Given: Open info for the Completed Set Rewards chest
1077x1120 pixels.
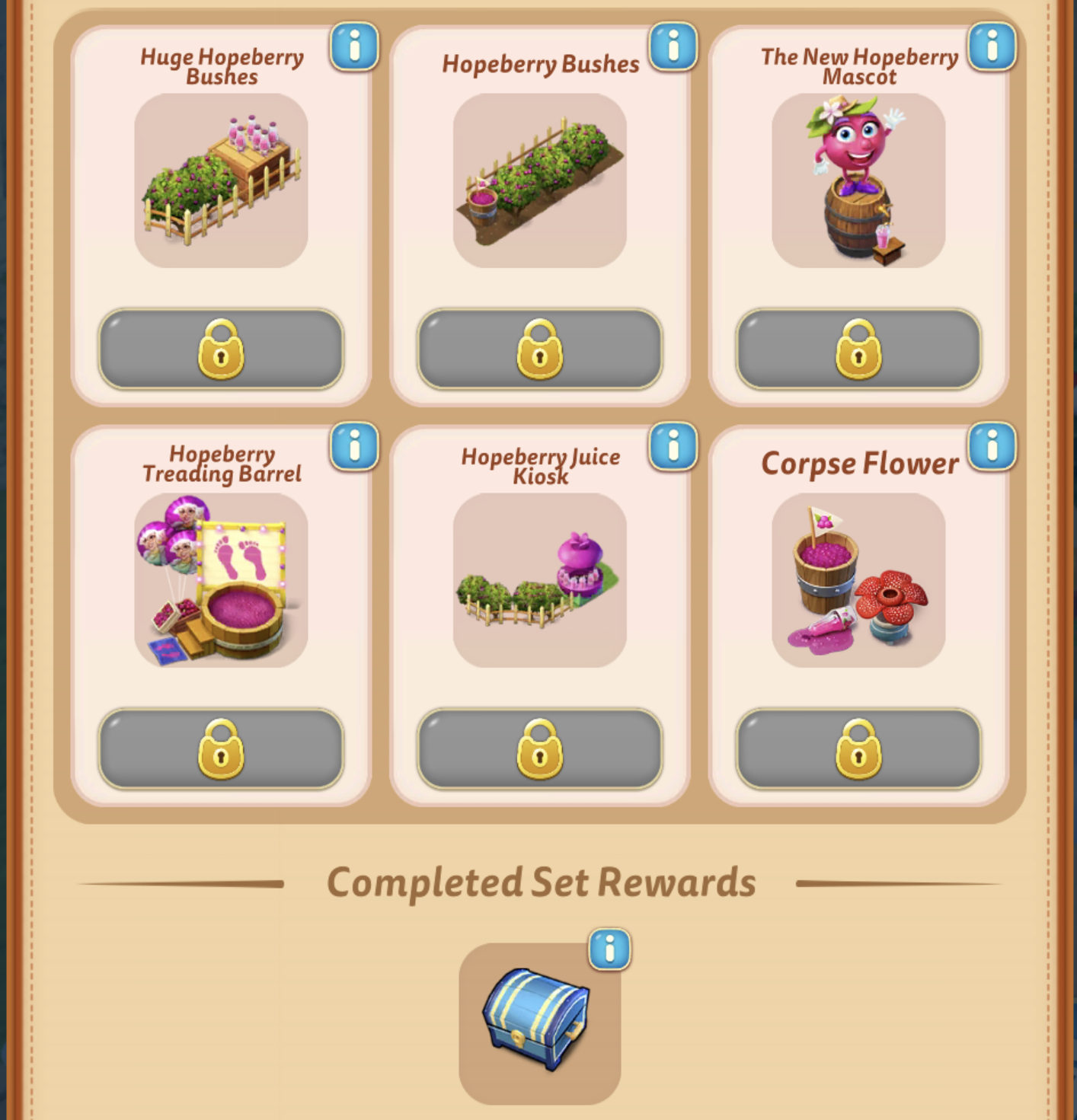Looking at the screenshot, I should pos(609,951).
